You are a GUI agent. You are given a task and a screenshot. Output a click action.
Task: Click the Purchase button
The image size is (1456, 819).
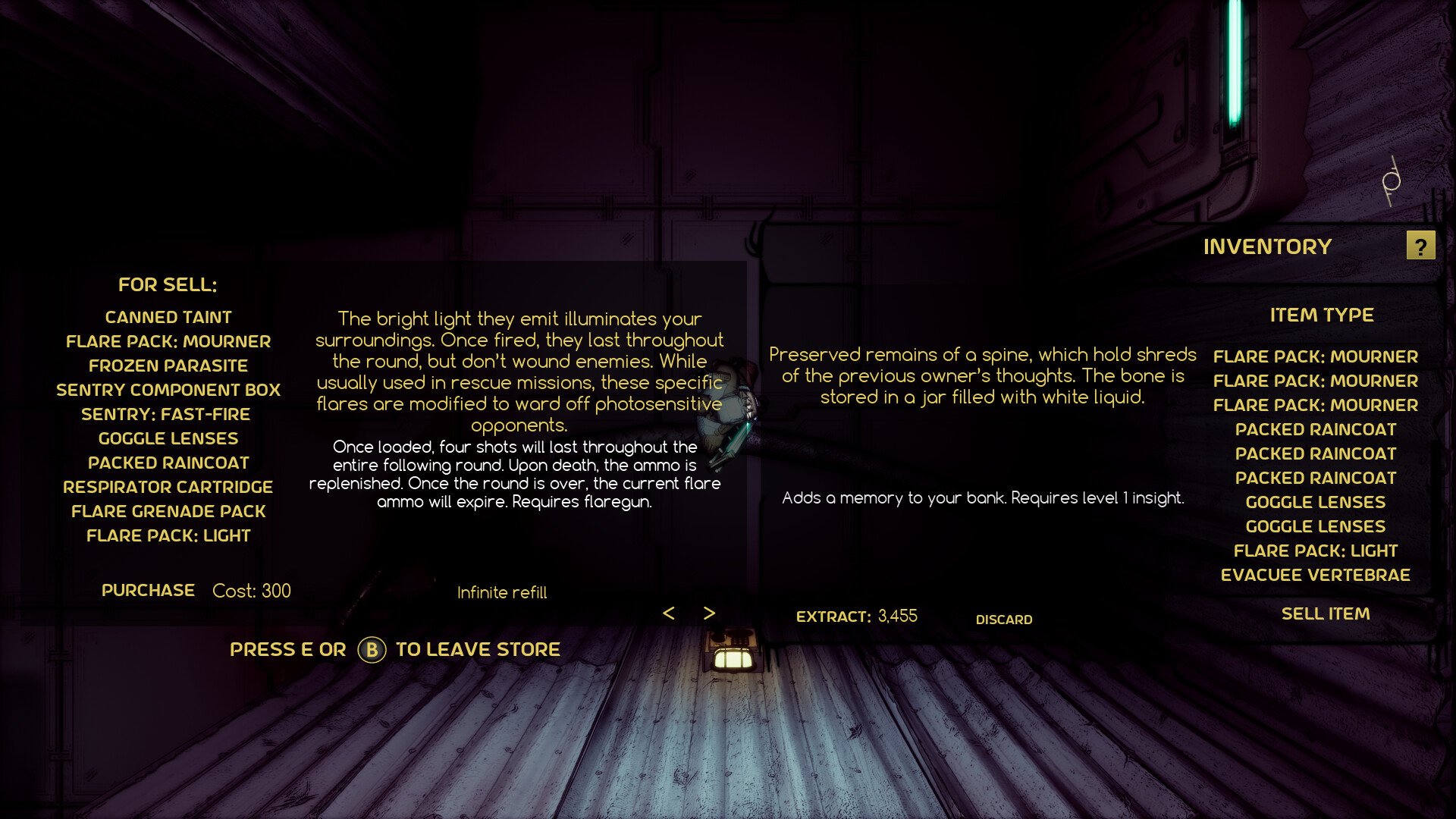coord(148,590)
